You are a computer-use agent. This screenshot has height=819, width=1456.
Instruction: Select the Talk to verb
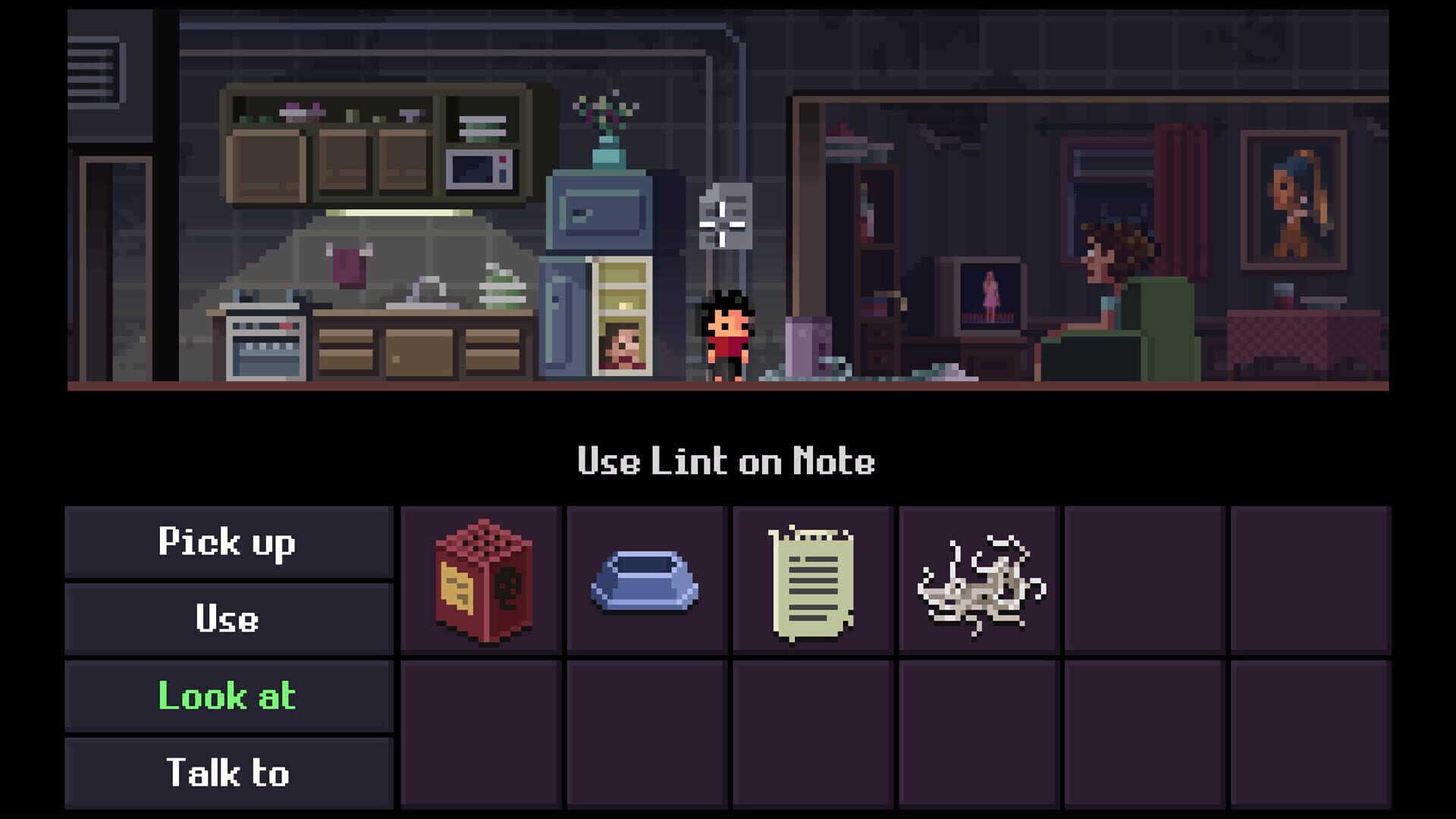pyautogui.click(x=227, y=773)
